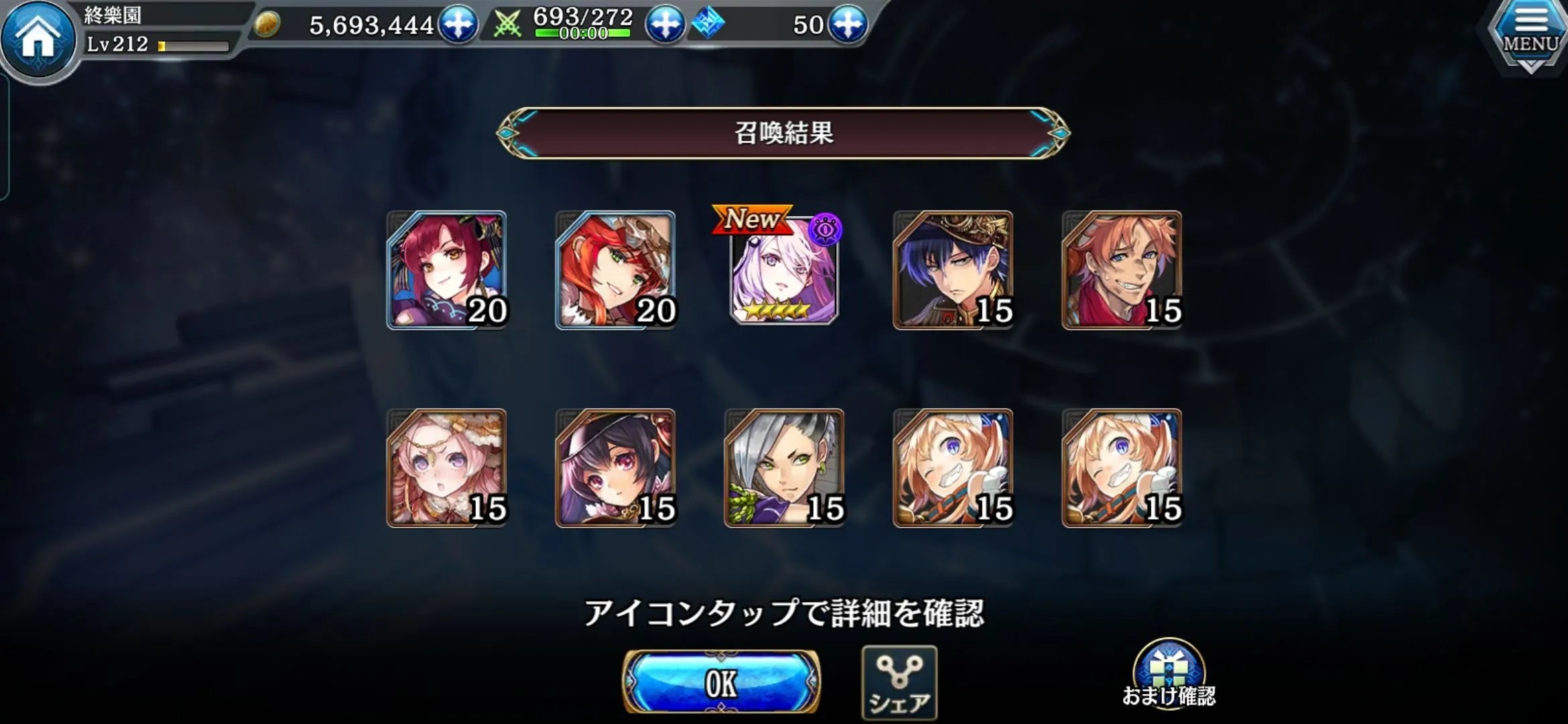View the silver-haired green-eyed character icon
This screenshot has width=1568, height=724.
click(x=784, y=468)
